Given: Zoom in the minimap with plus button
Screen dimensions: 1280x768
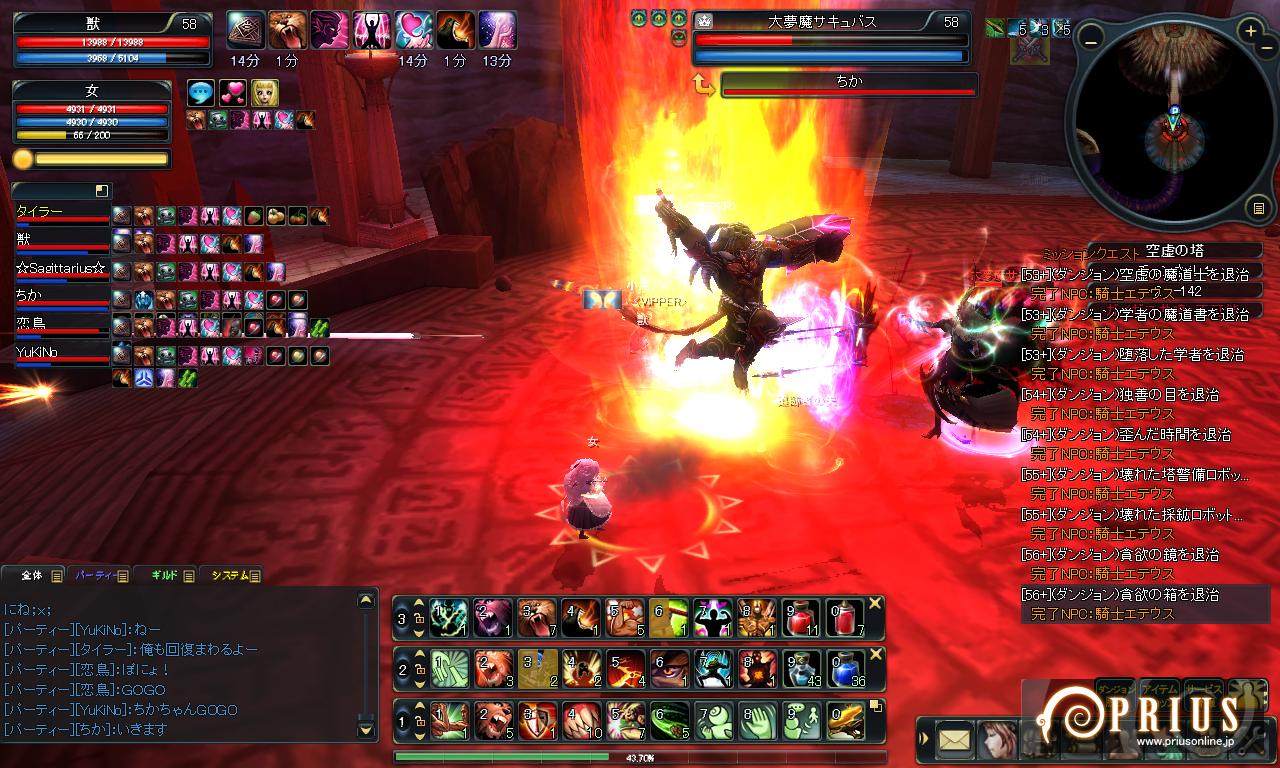Looking at the screenshot, I should click(1251, 31).
